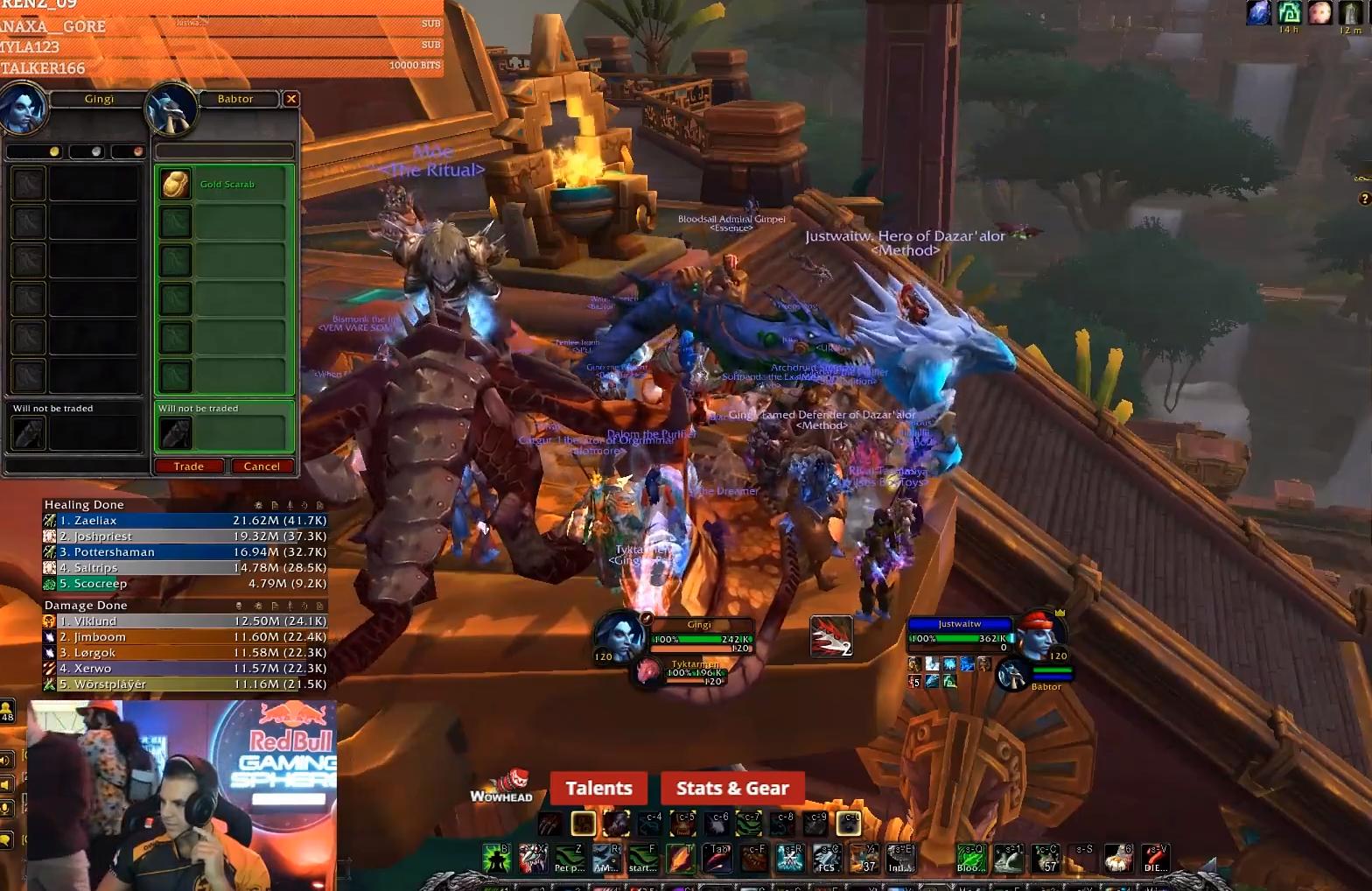Use the Bloo... macro bound to s-Q
This screenshot has height=891, width=1372.
(969, 859)
